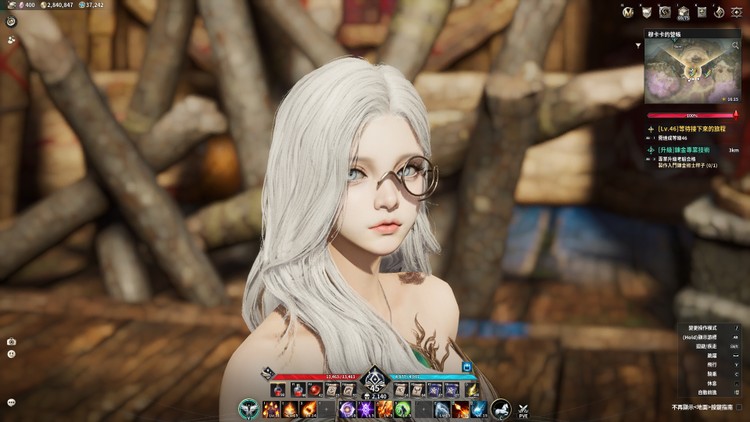Use the purple vortex orb skill
Image resolution: width=750 pixels, height=422 pixels.
(346, 409)
